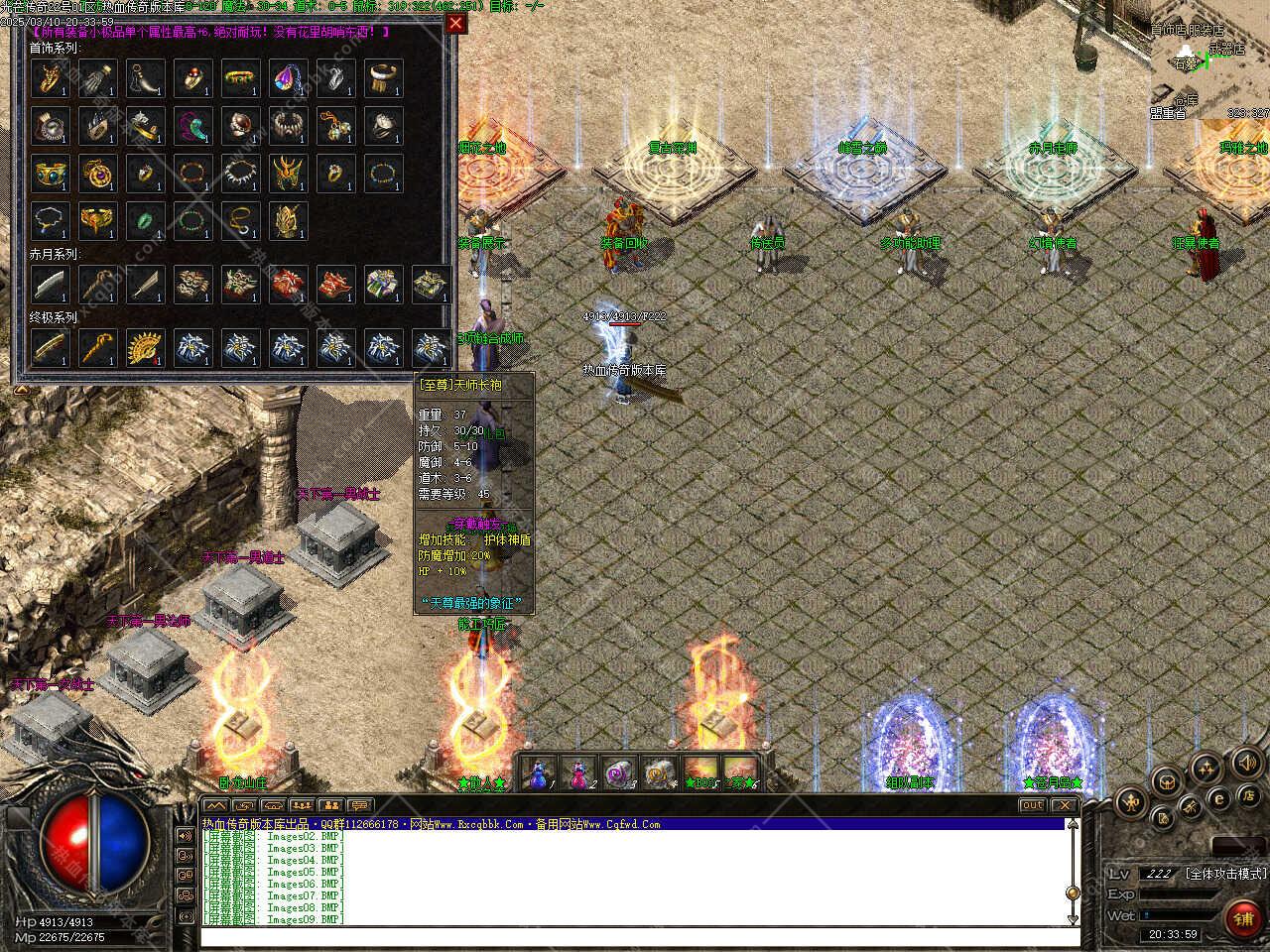Click the out button above chat scrollbar
The width and height of the screenshot is (1270, 952).
[x=1032, y=805]
